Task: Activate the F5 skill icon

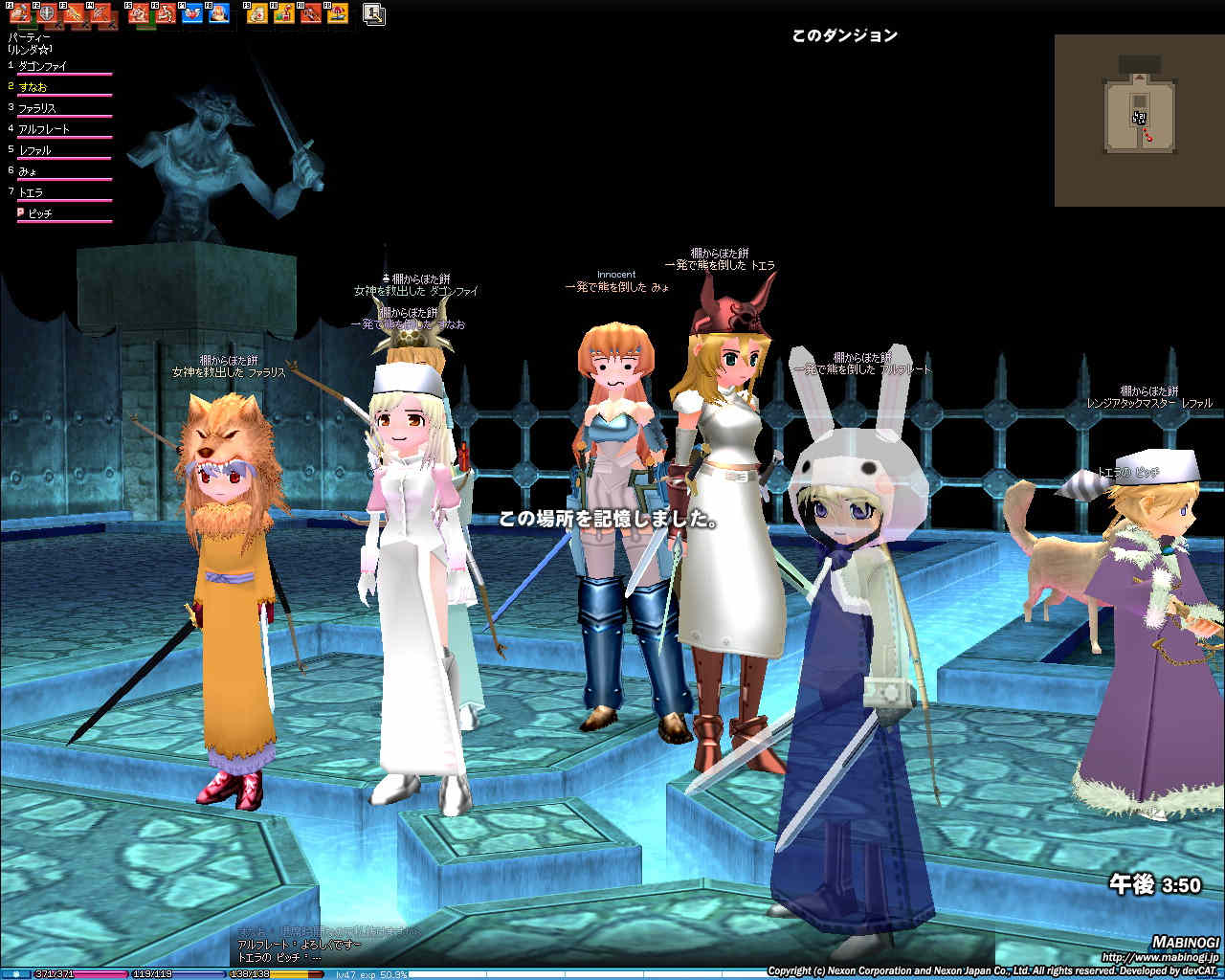Action: [x=139, y=13]
